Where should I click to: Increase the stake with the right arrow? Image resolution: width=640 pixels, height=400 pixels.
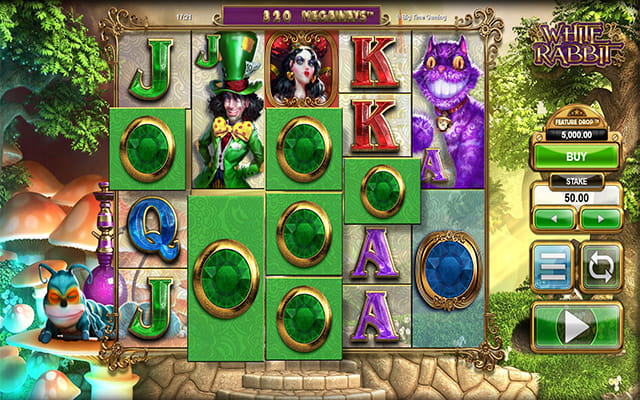[600, 218]
